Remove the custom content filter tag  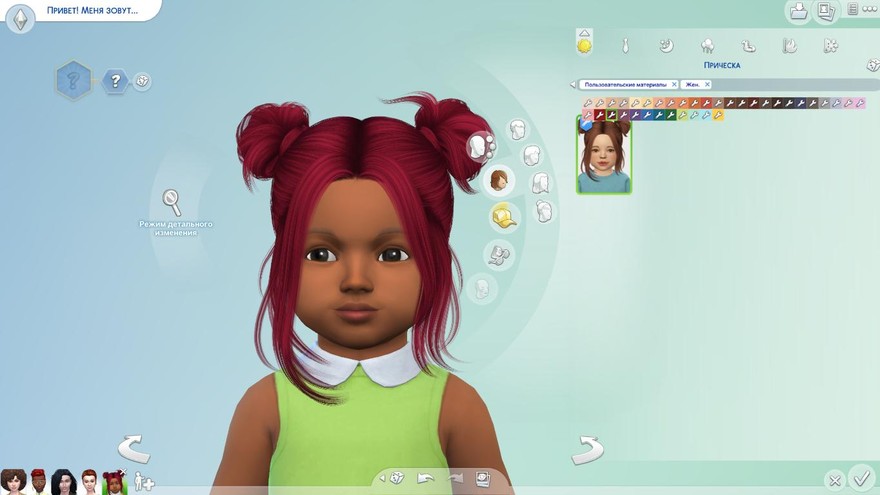674,85
